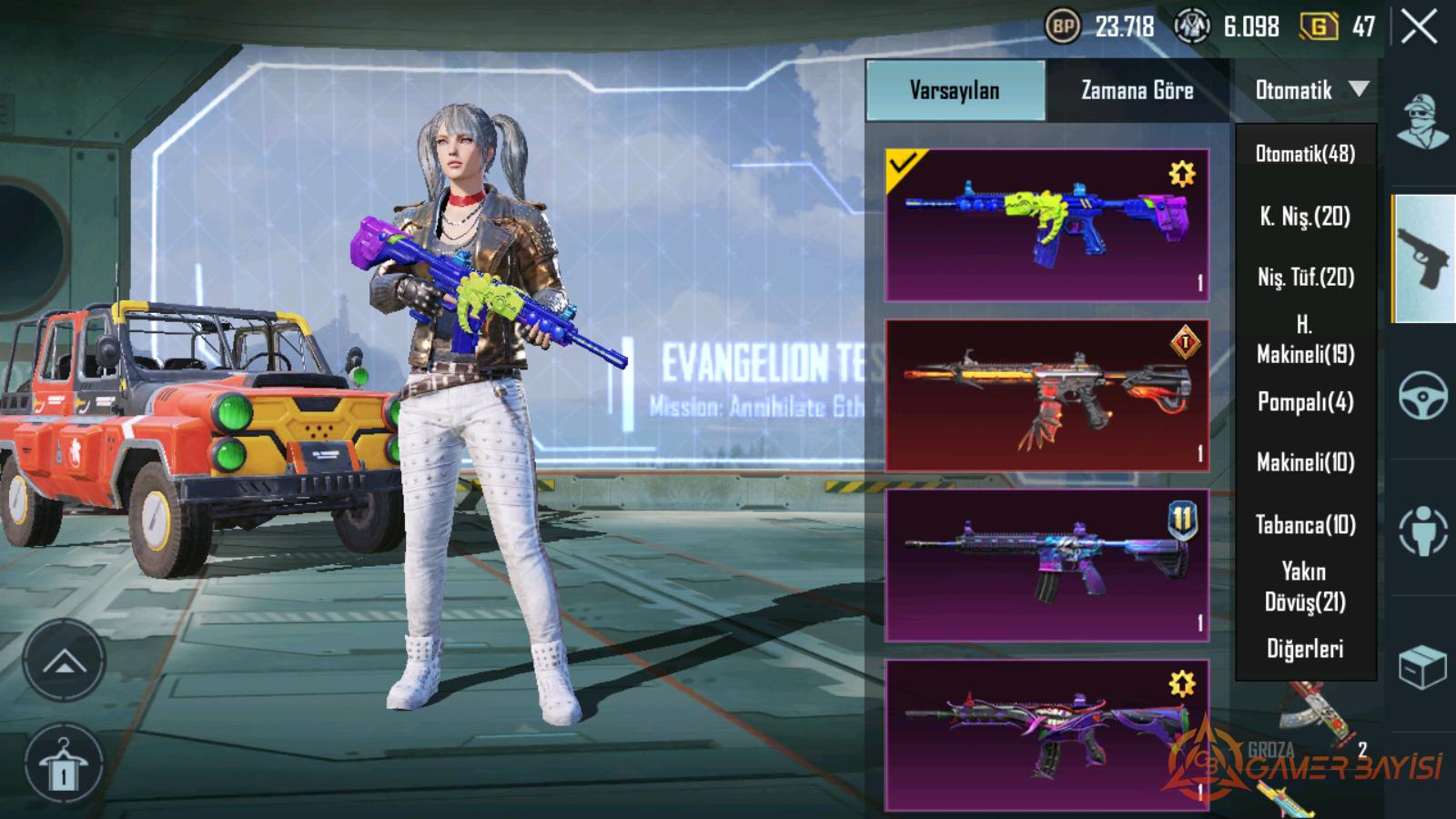Expand the panel with the up-arrow button
The height and width of the screenshot is (819, 1456).
64,662
